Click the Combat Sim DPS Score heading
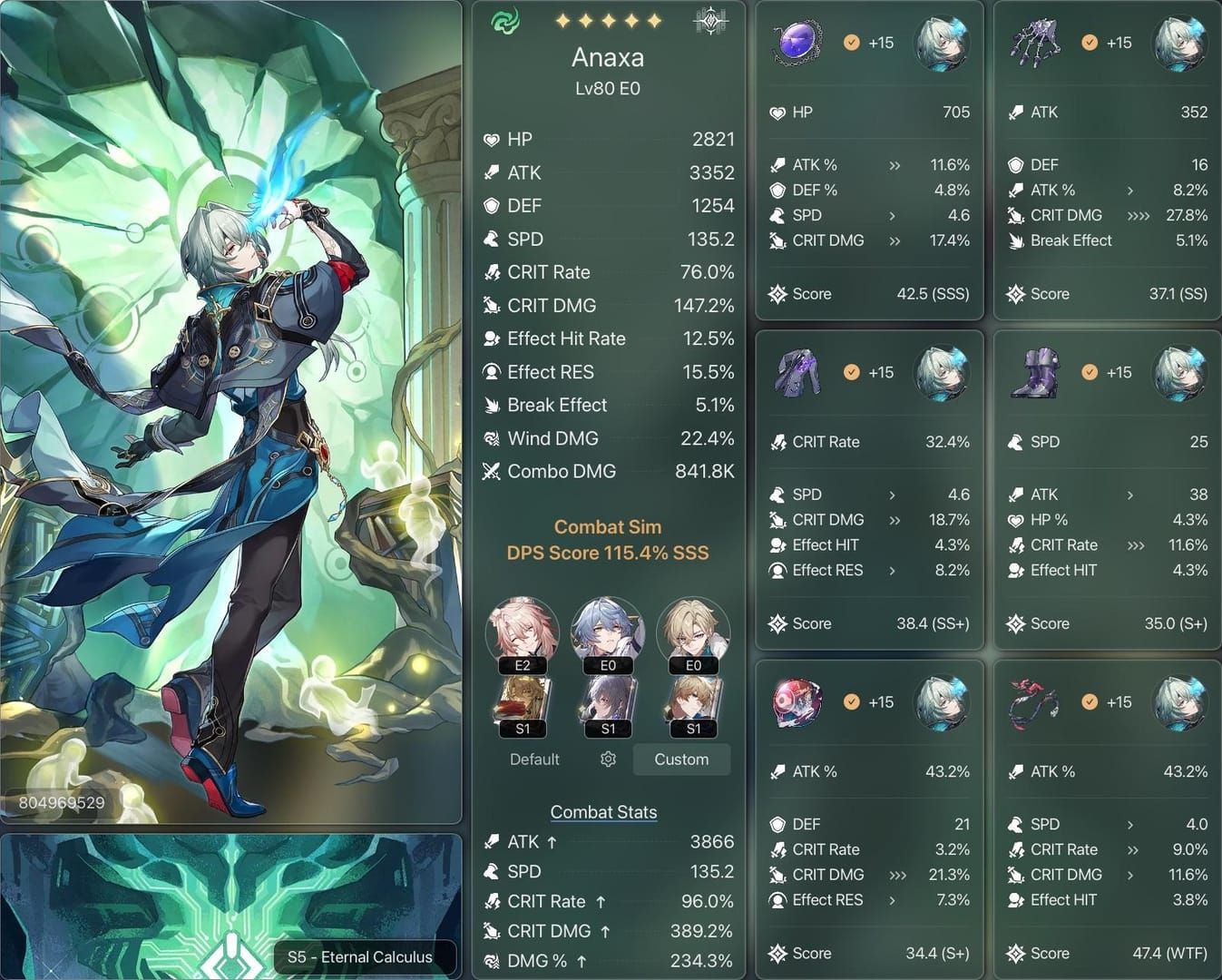Screen dimensions: 1222x980 tap(607, 540)
